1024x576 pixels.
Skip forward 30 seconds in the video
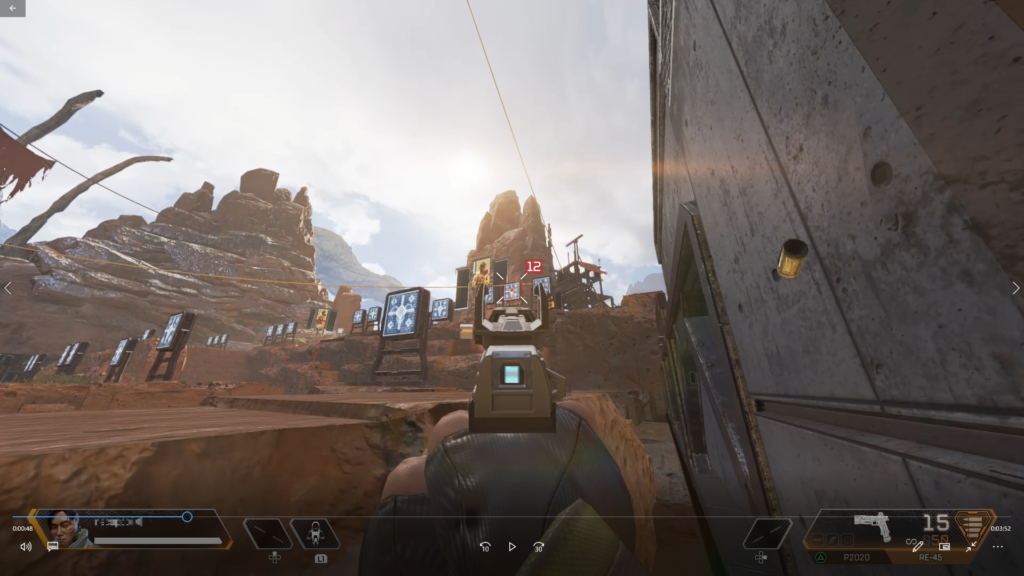(x=539, y=547)
